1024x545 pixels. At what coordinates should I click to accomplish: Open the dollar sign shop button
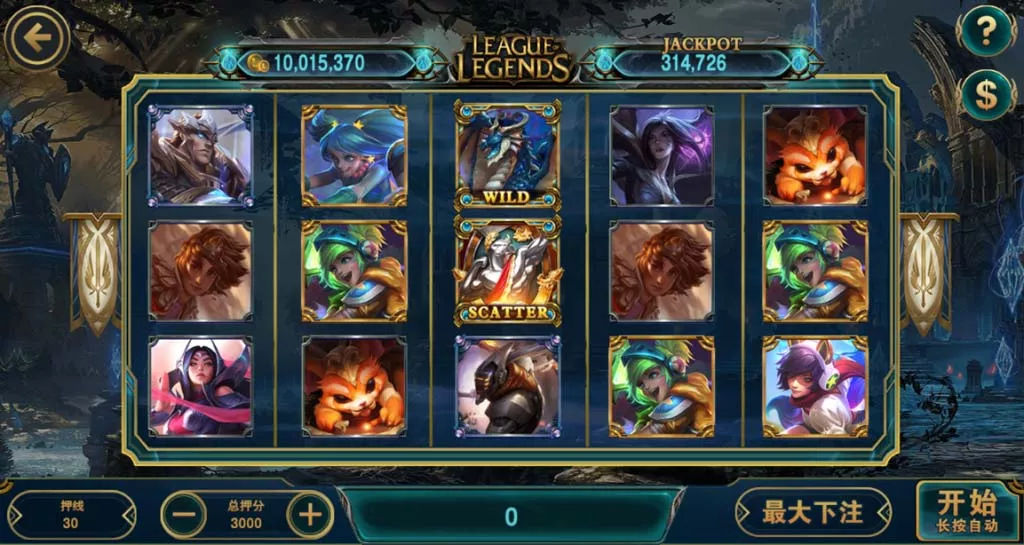click(x=986, y=95)
